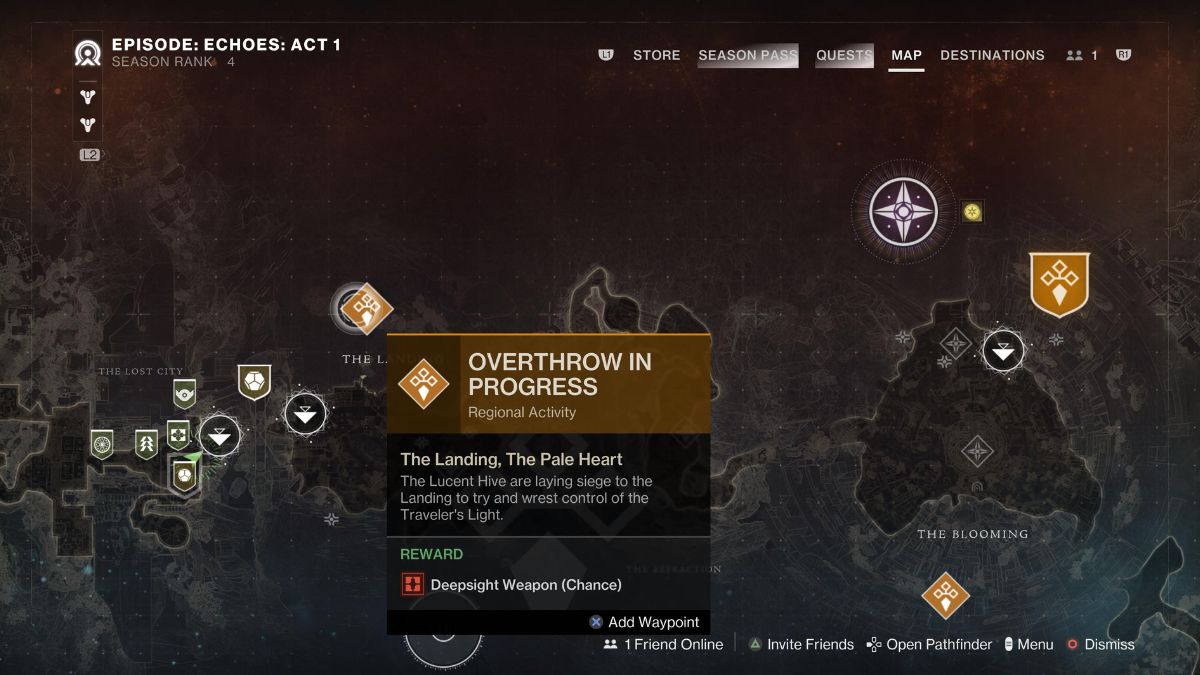Select the large orange Overthrow shield marker
The height and width of the screenshot is (675, 1200).
coord(1059,283)
